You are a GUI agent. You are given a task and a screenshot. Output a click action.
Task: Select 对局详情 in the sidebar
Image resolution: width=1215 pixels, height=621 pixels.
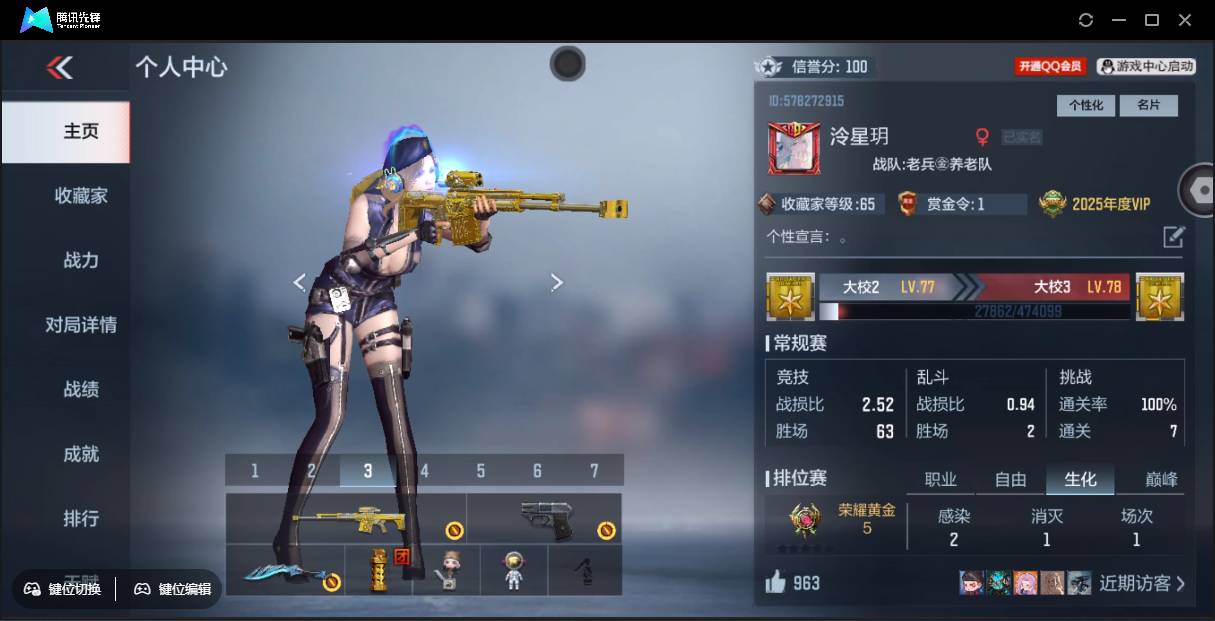click(81, 325)
